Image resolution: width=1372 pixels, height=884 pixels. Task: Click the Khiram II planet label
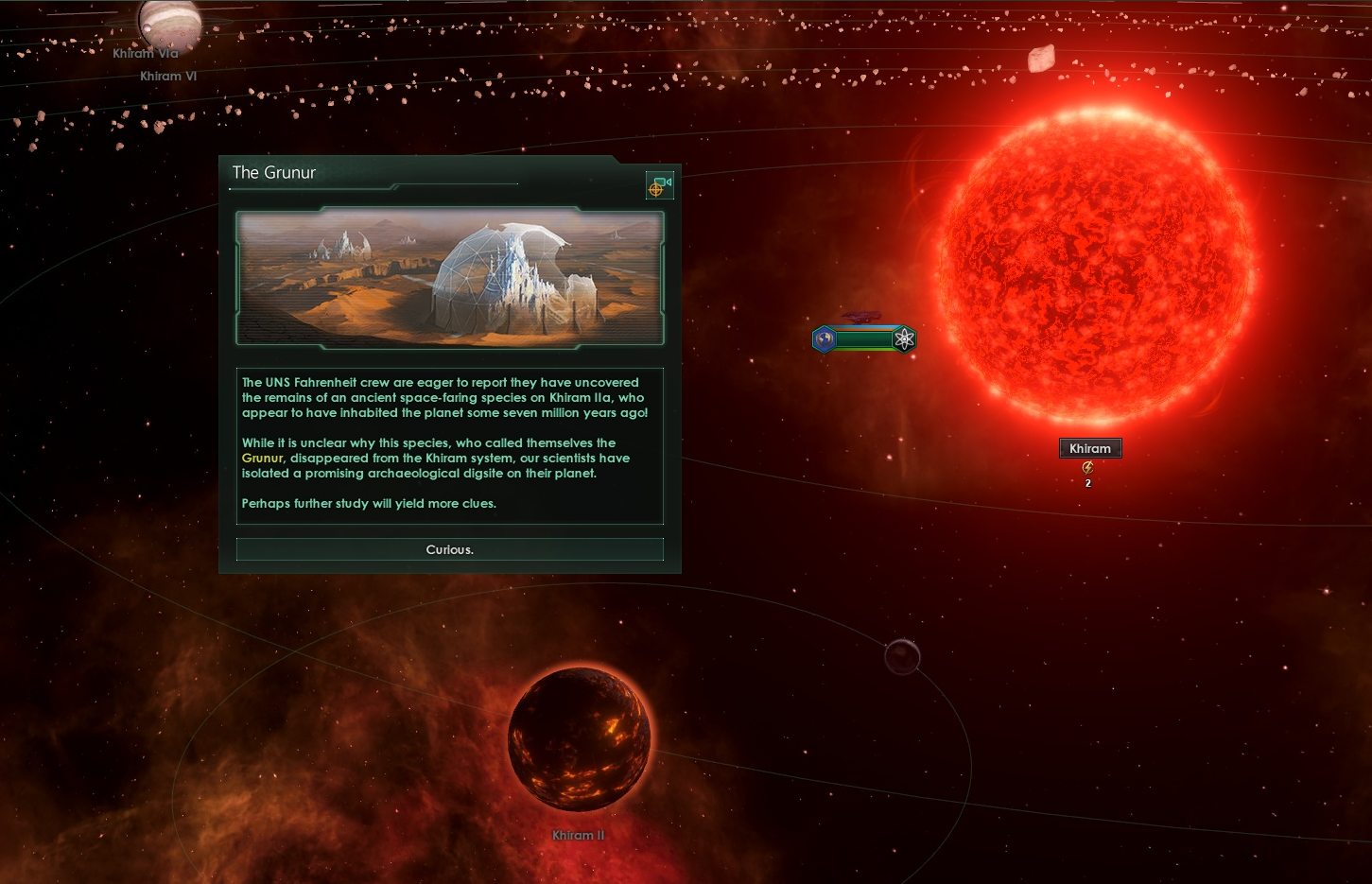(x=579, y=835)
